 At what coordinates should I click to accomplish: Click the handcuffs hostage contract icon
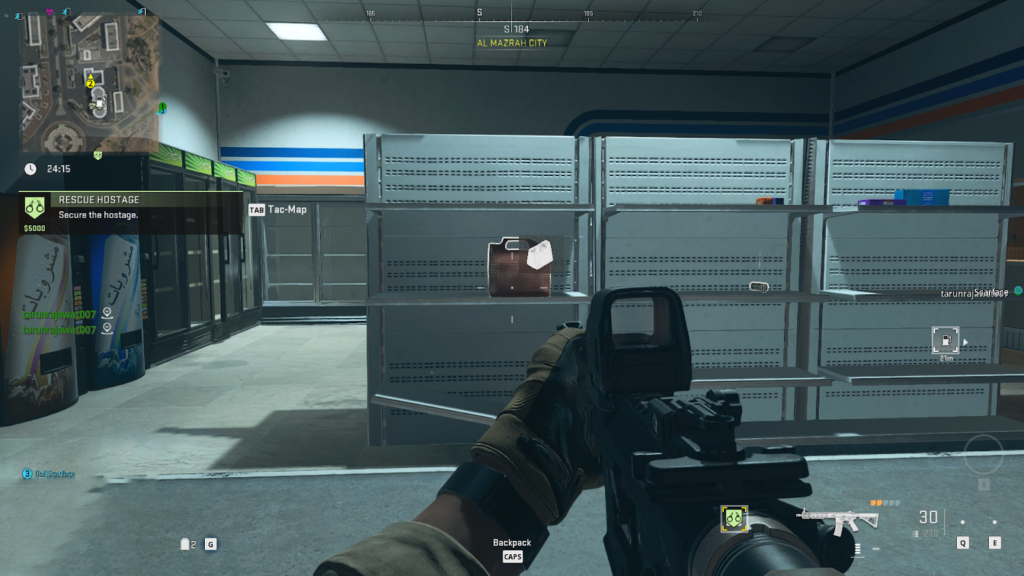pyautogui.click(x=35, y=206)
